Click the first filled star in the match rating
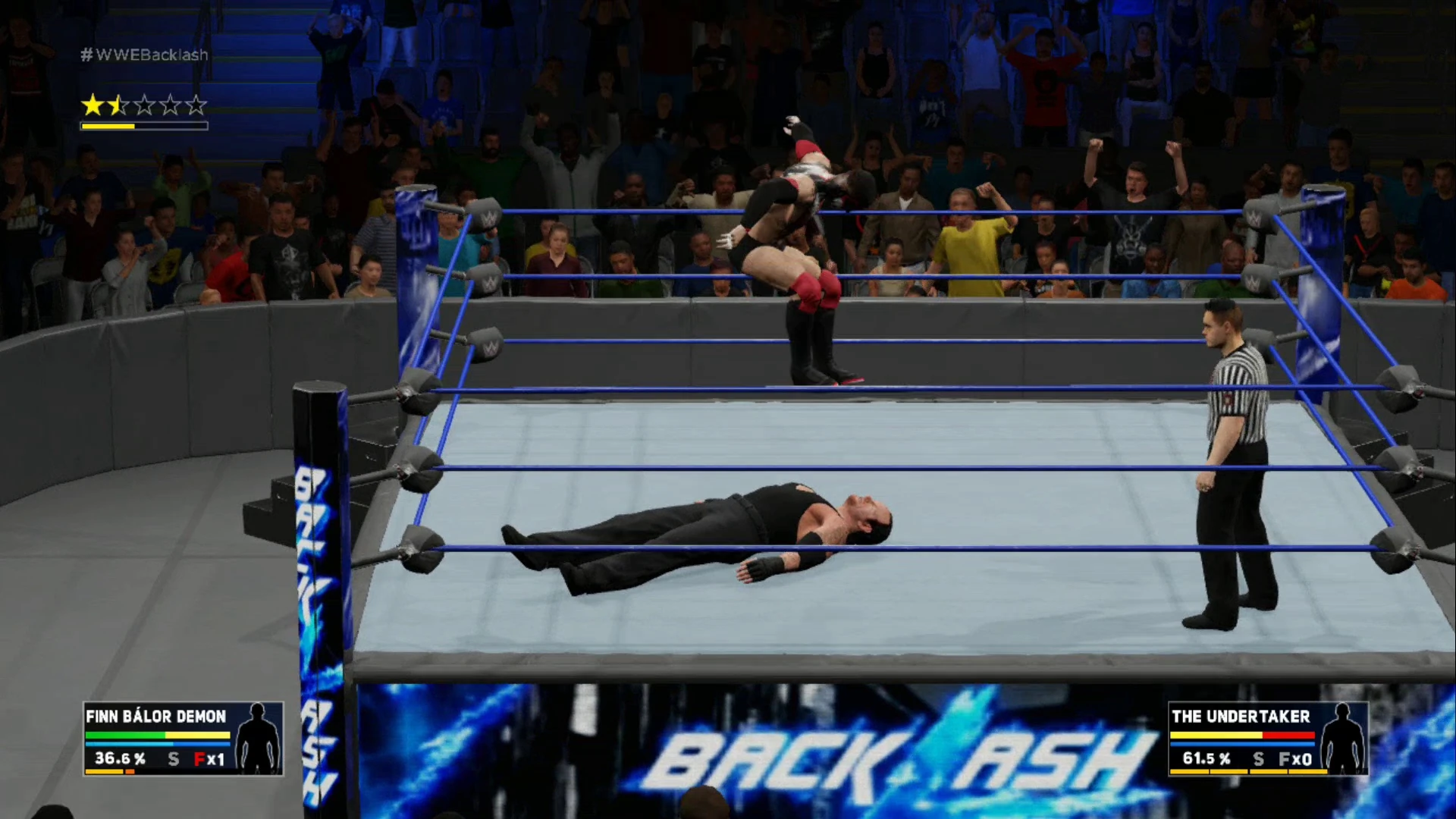Image resolution: width=1456 pixels, height=819 pixels. click(x=93, y=106)
